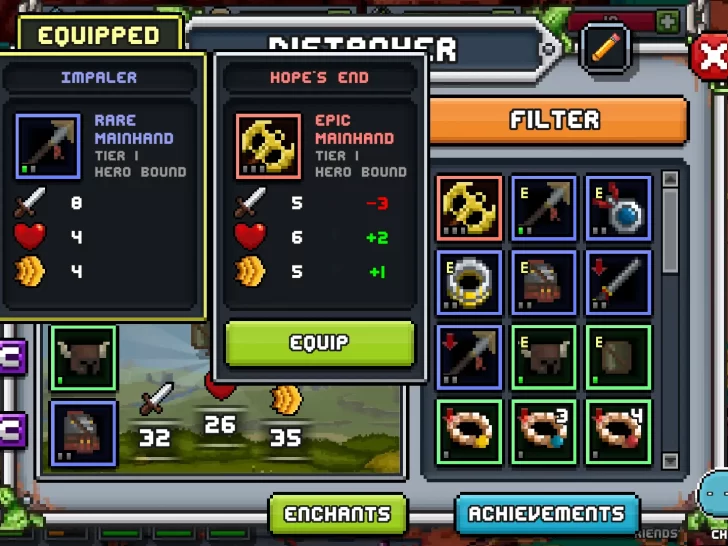The height and width of the screenshot is (546, 728).
Task: Switch to the Equipped tab
Action: click(x=98, y=35)
